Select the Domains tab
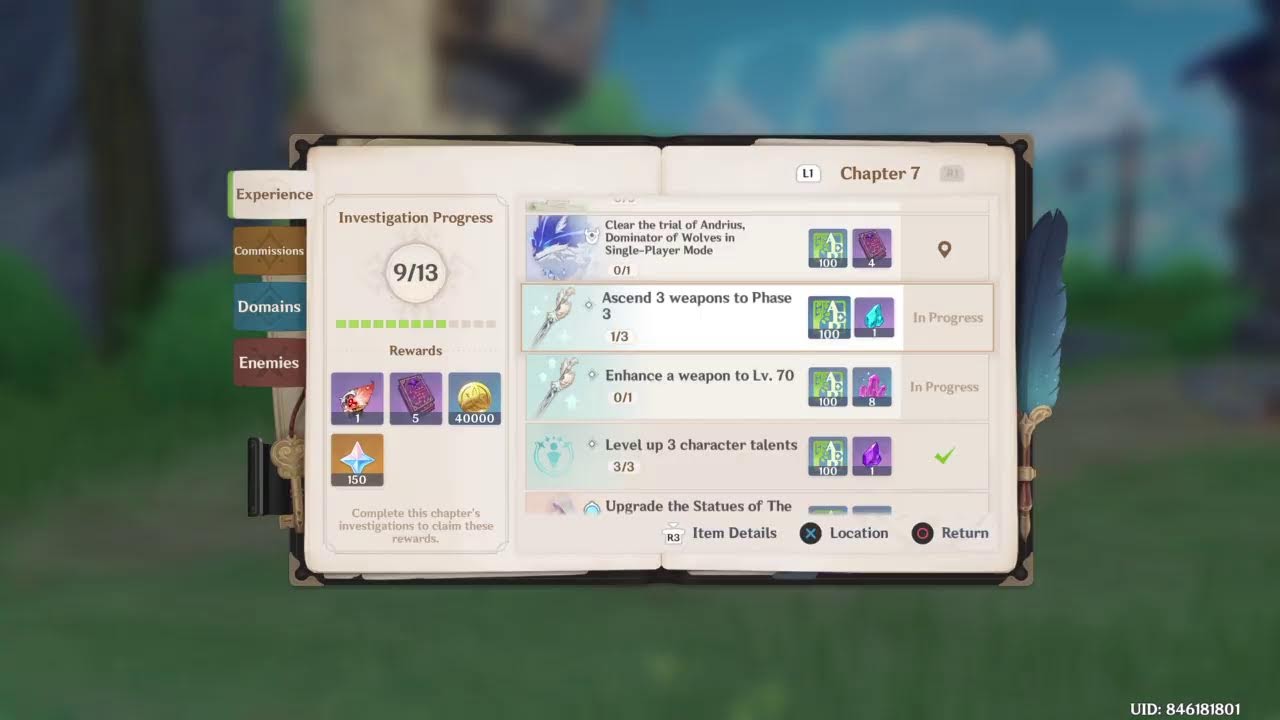The image size is (1280, 720). pos(268,307)
